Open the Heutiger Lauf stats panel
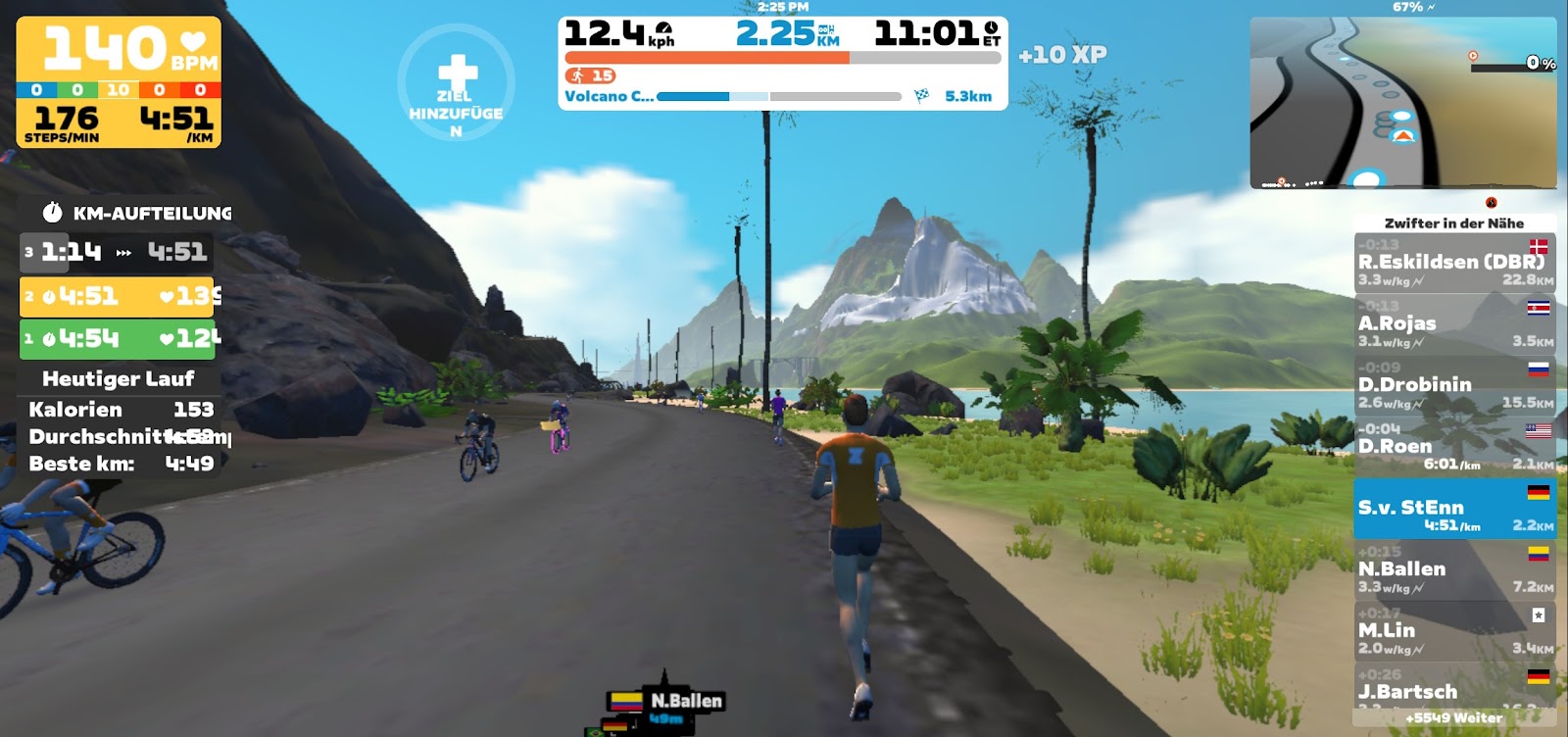The height and width of the screenshot is (737, 1568). pos(119,378)
